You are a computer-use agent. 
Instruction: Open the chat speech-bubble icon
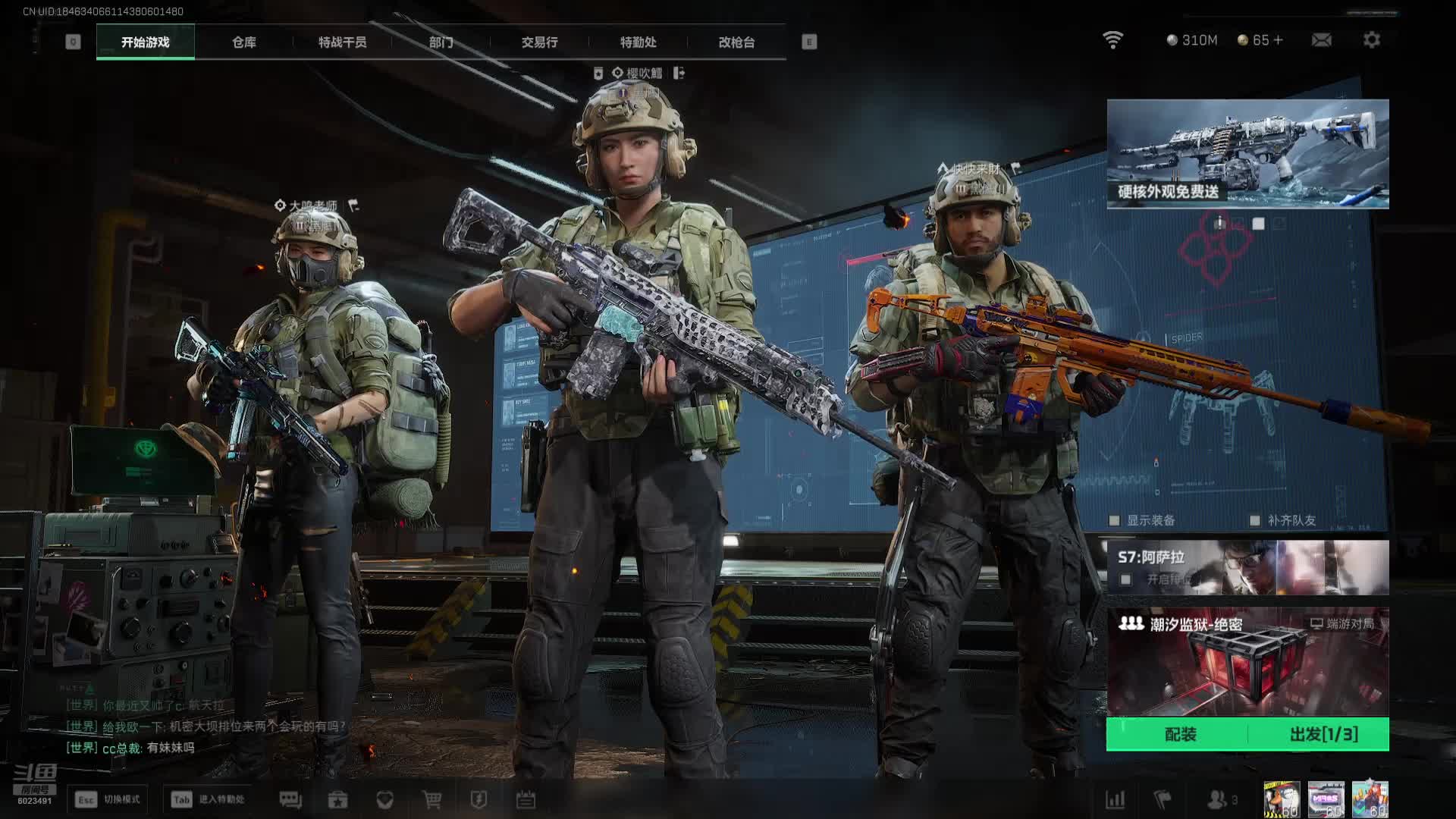point(290,800)
